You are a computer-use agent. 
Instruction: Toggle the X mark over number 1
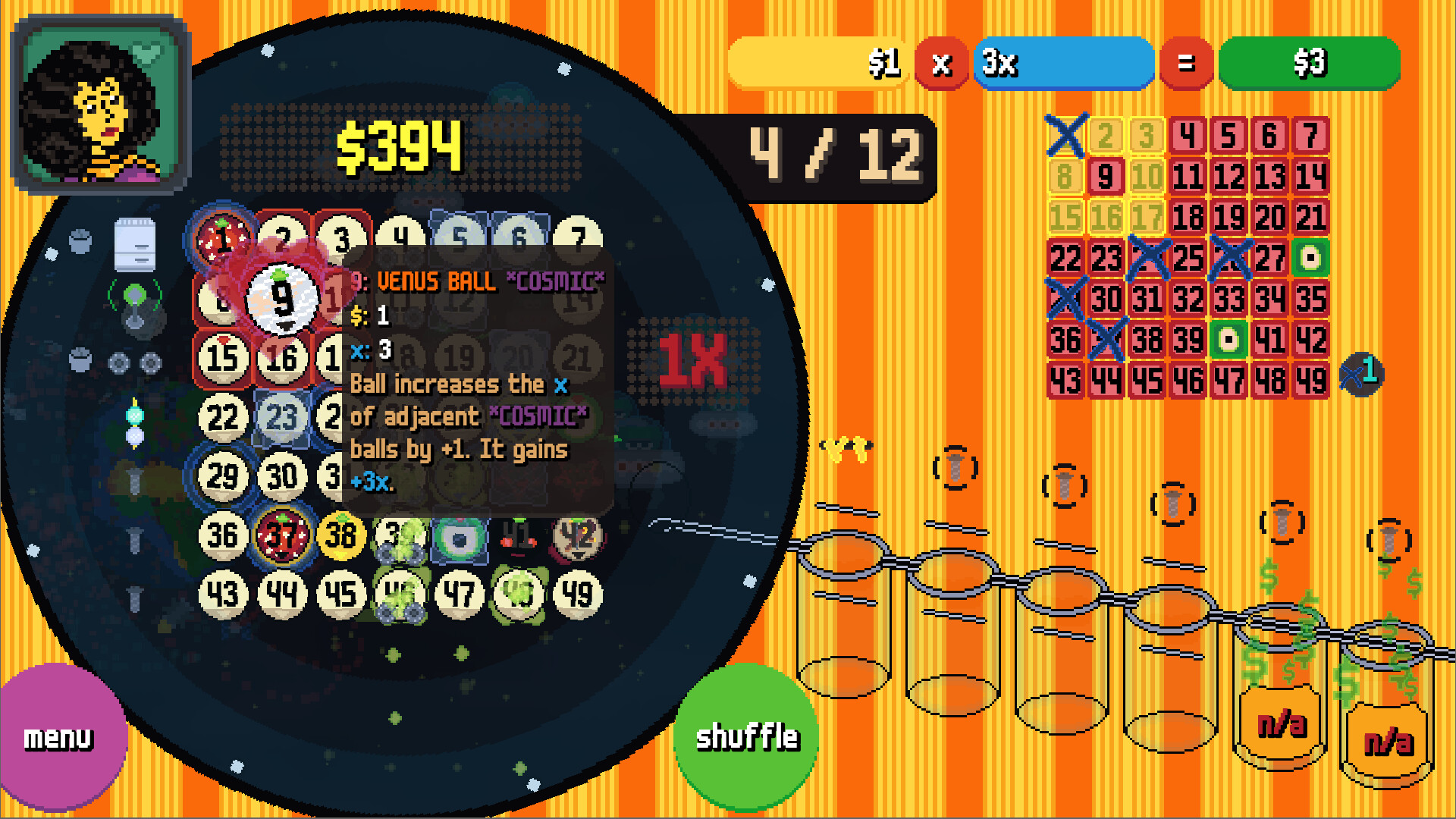tap(1068, 136)
